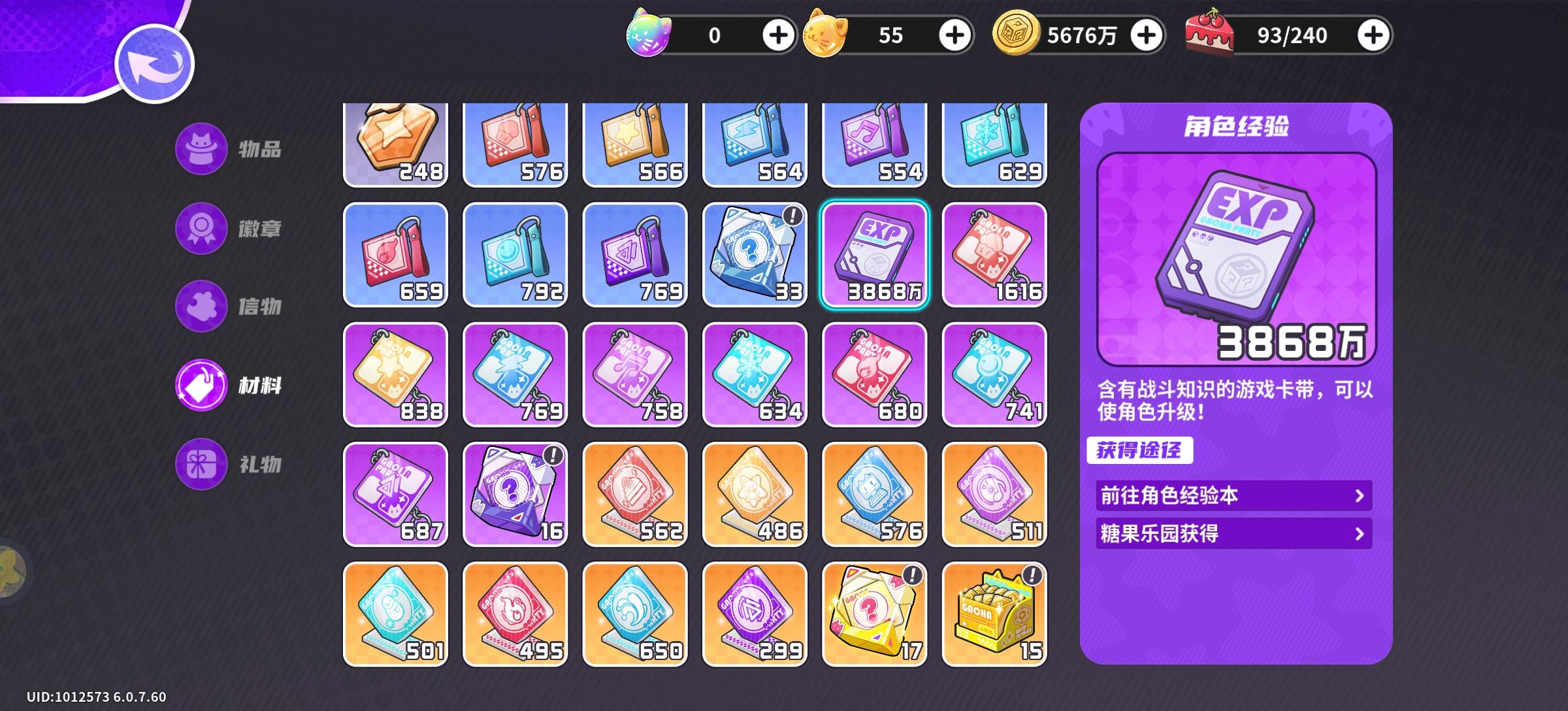Viewport: 1568px width, 711px height.
Task: Select the red flame cassette item showing 659
Action: [x=395, y=255]
